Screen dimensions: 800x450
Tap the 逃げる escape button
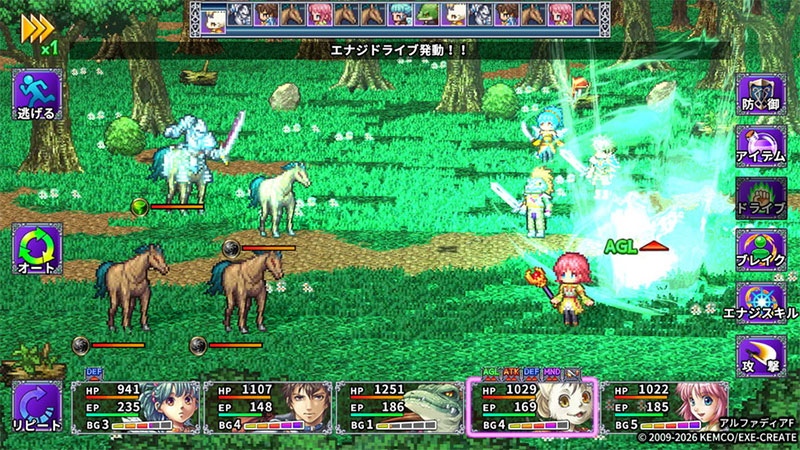(x=36, y=96)
